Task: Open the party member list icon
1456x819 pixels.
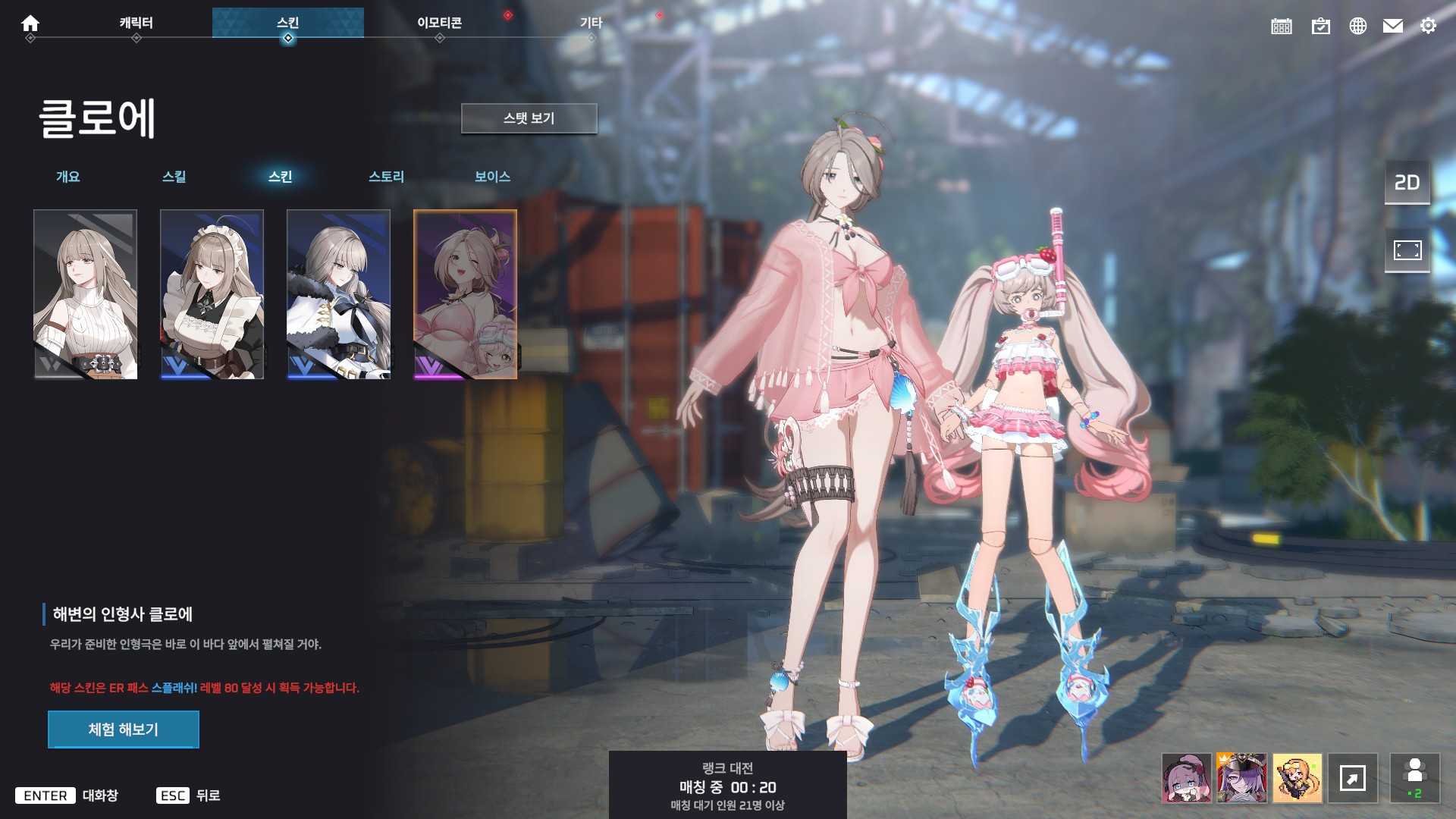Action: (x=1414, y=778)
